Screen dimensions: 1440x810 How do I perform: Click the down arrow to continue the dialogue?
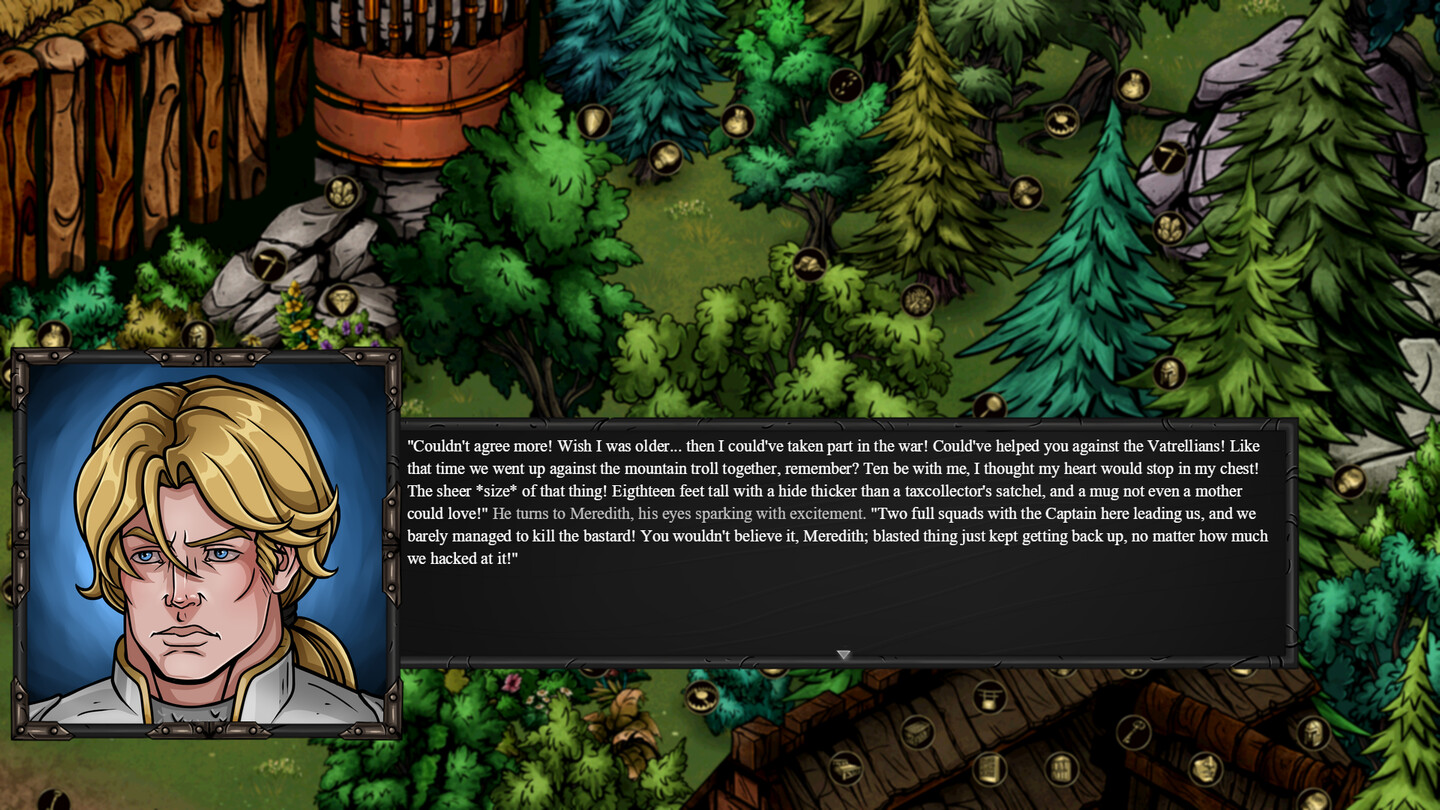[845, 654]
